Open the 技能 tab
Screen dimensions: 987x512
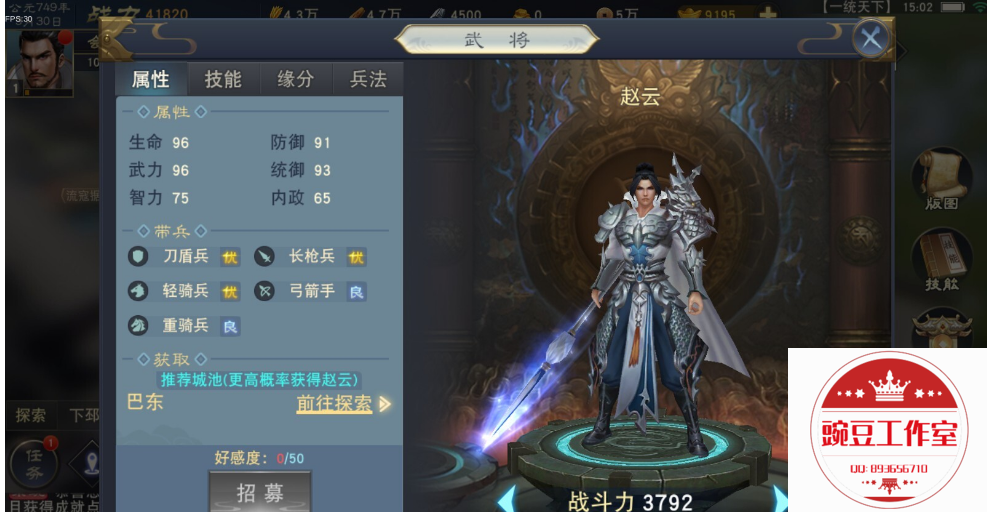point(223,80)
